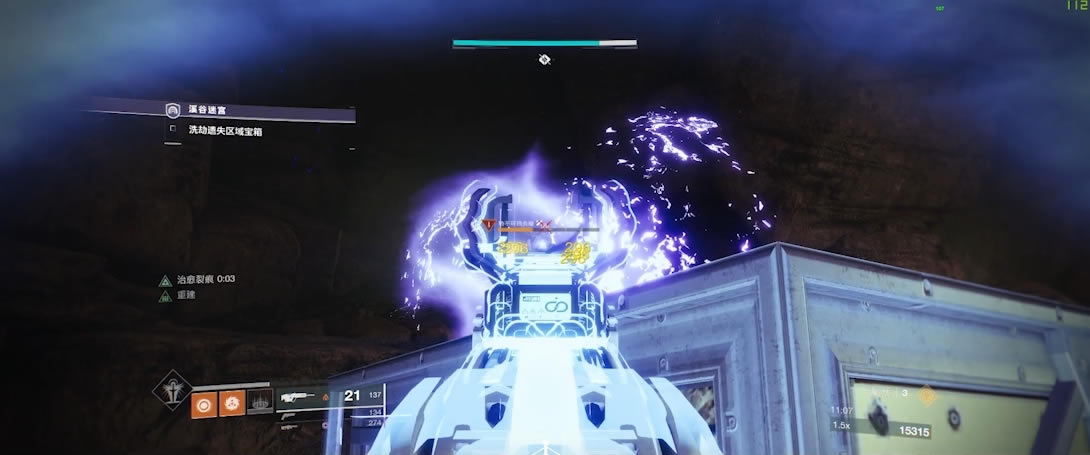Viewport: 1090px width, 455px height.
Task: Click the boss marker icon below the health bar
Action: [x=544, y=60]
